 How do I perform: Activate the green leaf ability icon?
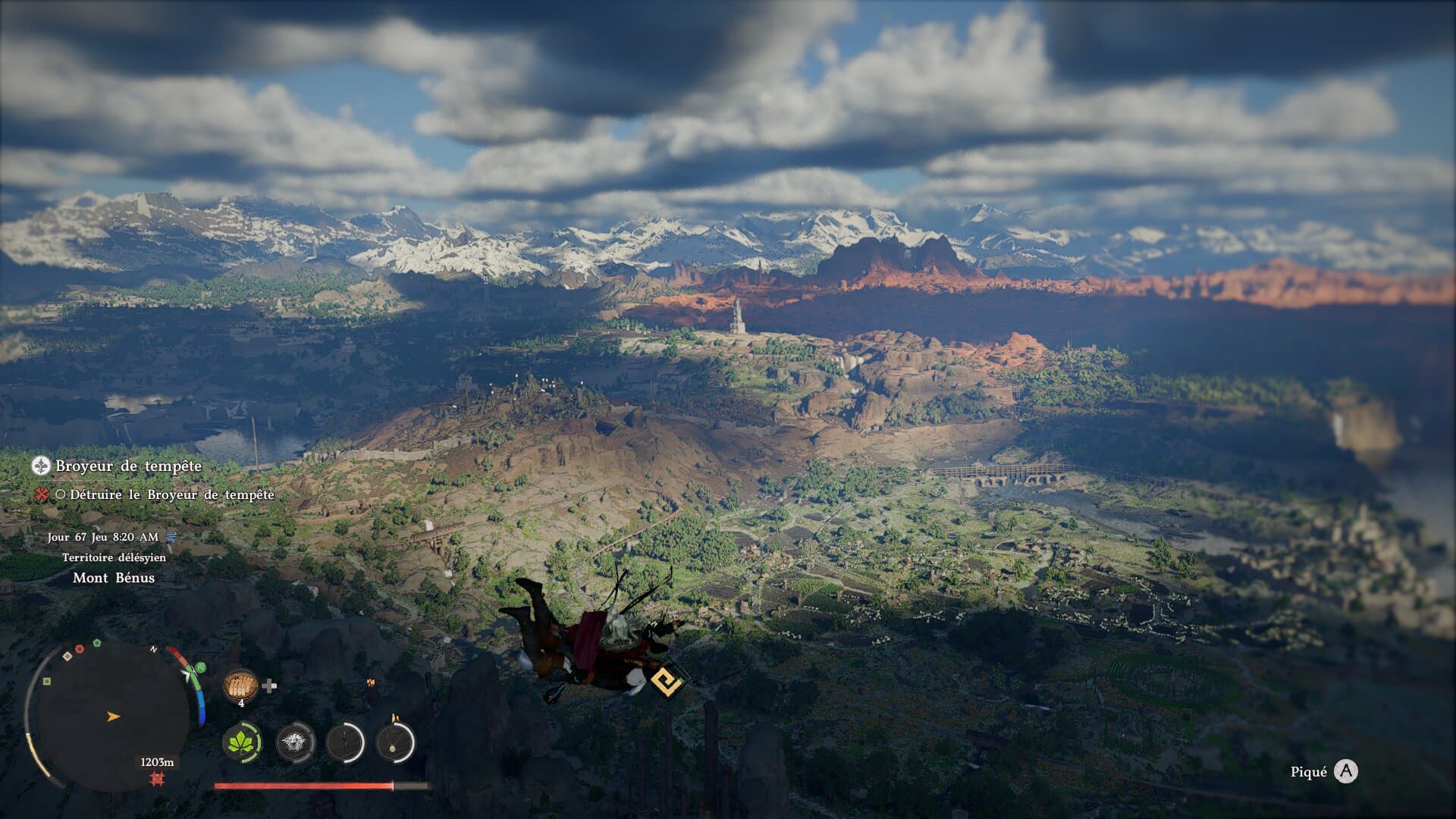click(x=242, y=742)
